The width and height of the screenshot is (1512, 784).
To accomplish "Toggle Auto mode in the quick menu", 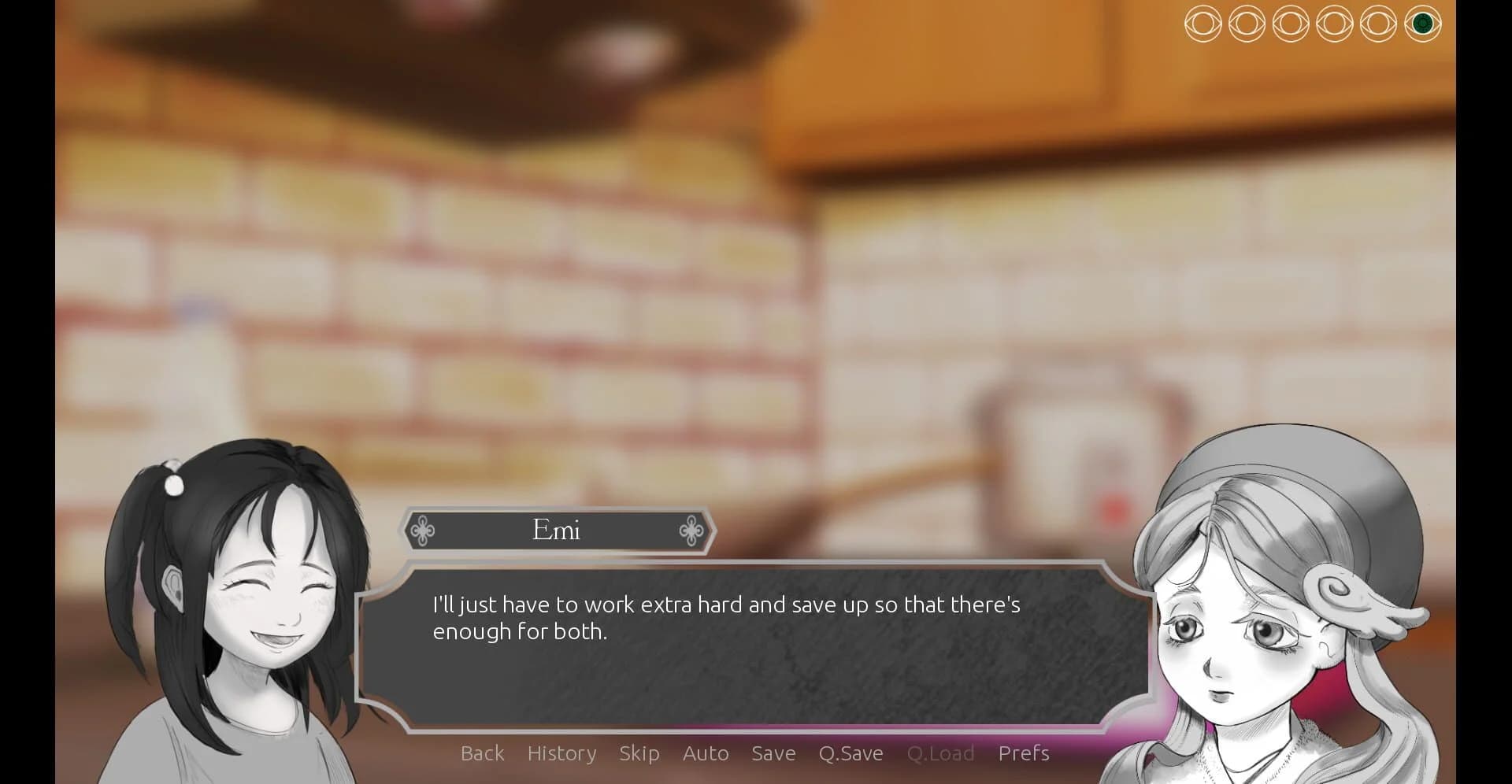I will coord(706,753).
